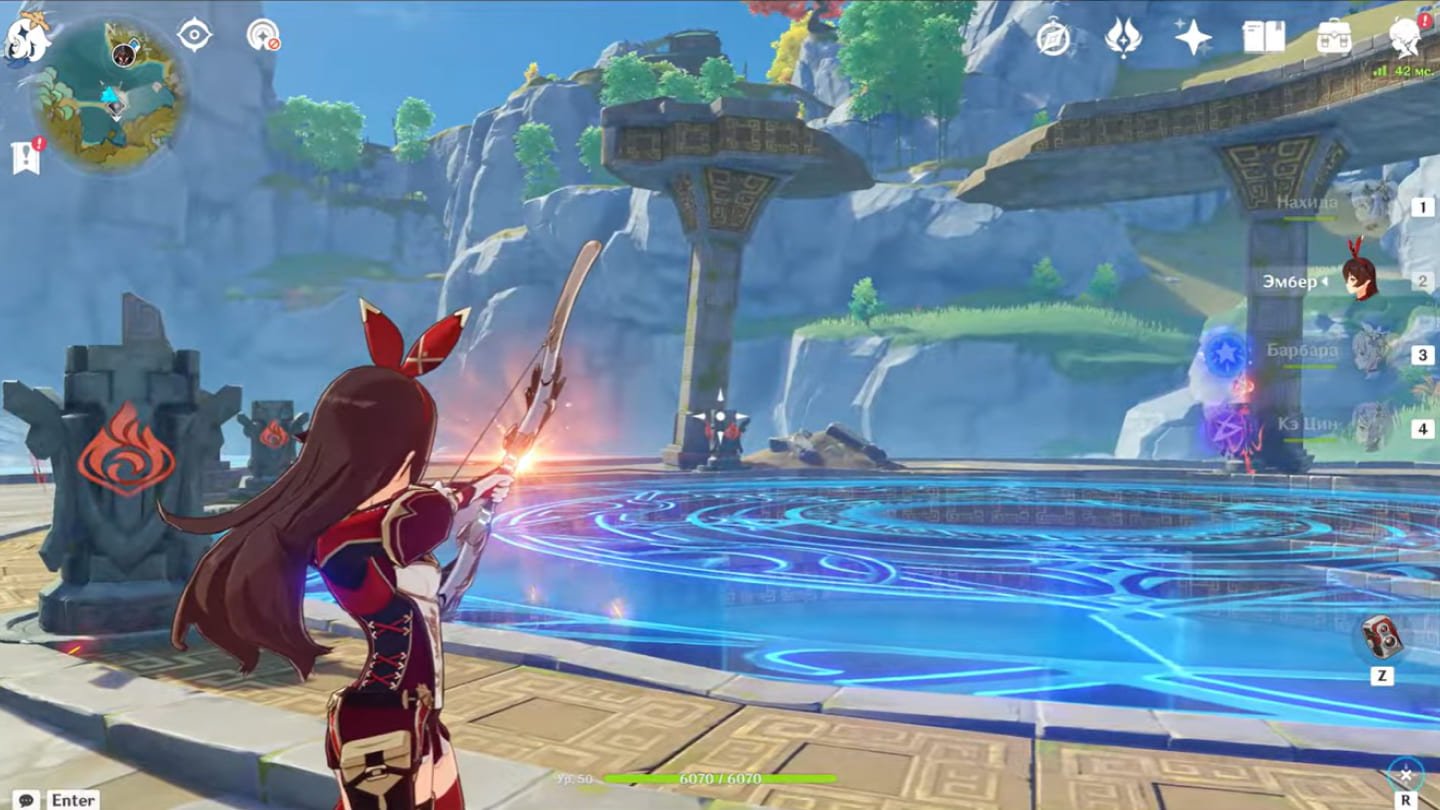Switch to party member Нахида
Image resolution: width=1440 pixels, height=810 pixels.
pos(1368,206)
